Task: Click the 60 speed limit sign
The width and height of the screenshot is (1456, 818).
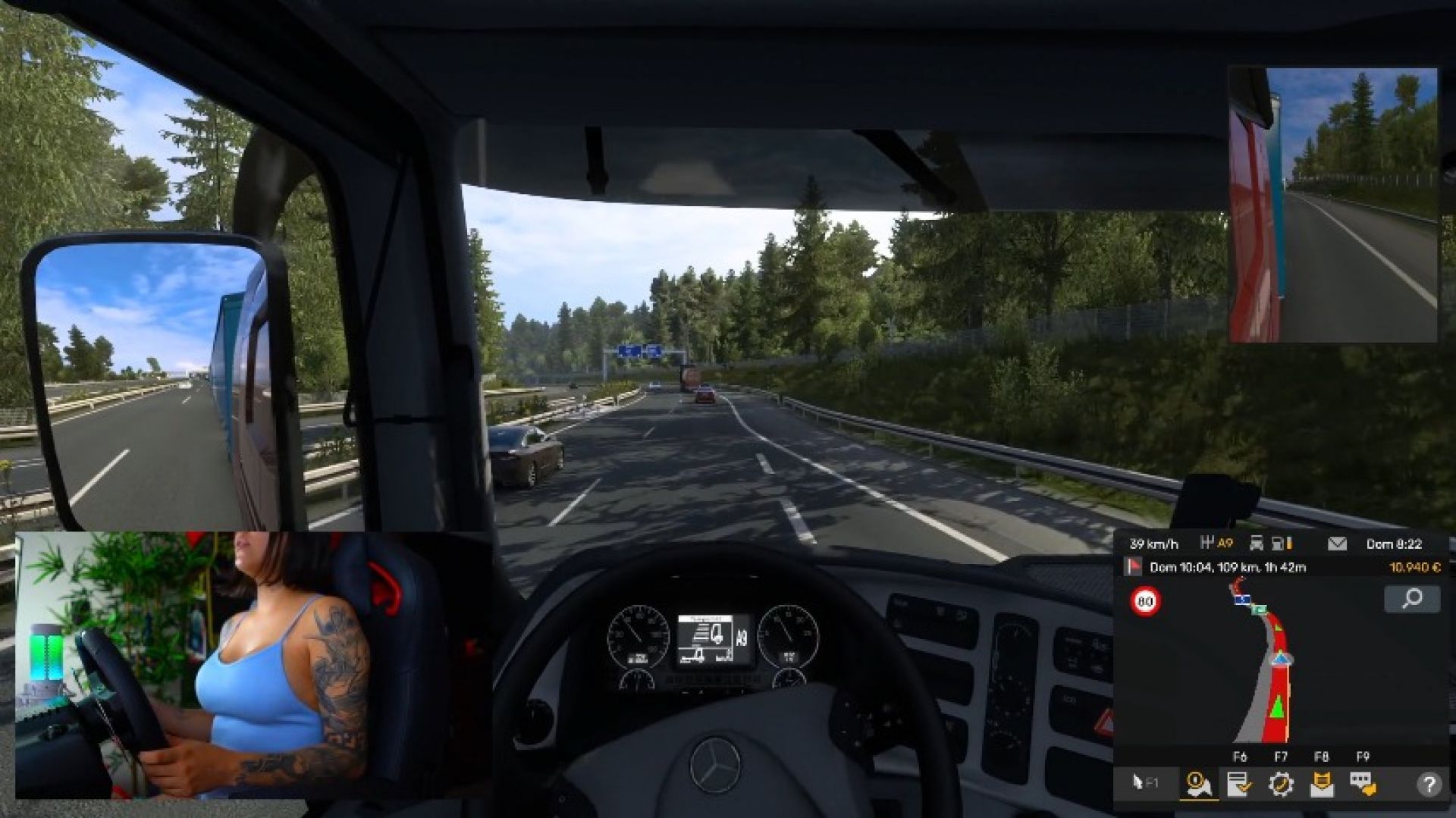Action: tap(1145, 601)
